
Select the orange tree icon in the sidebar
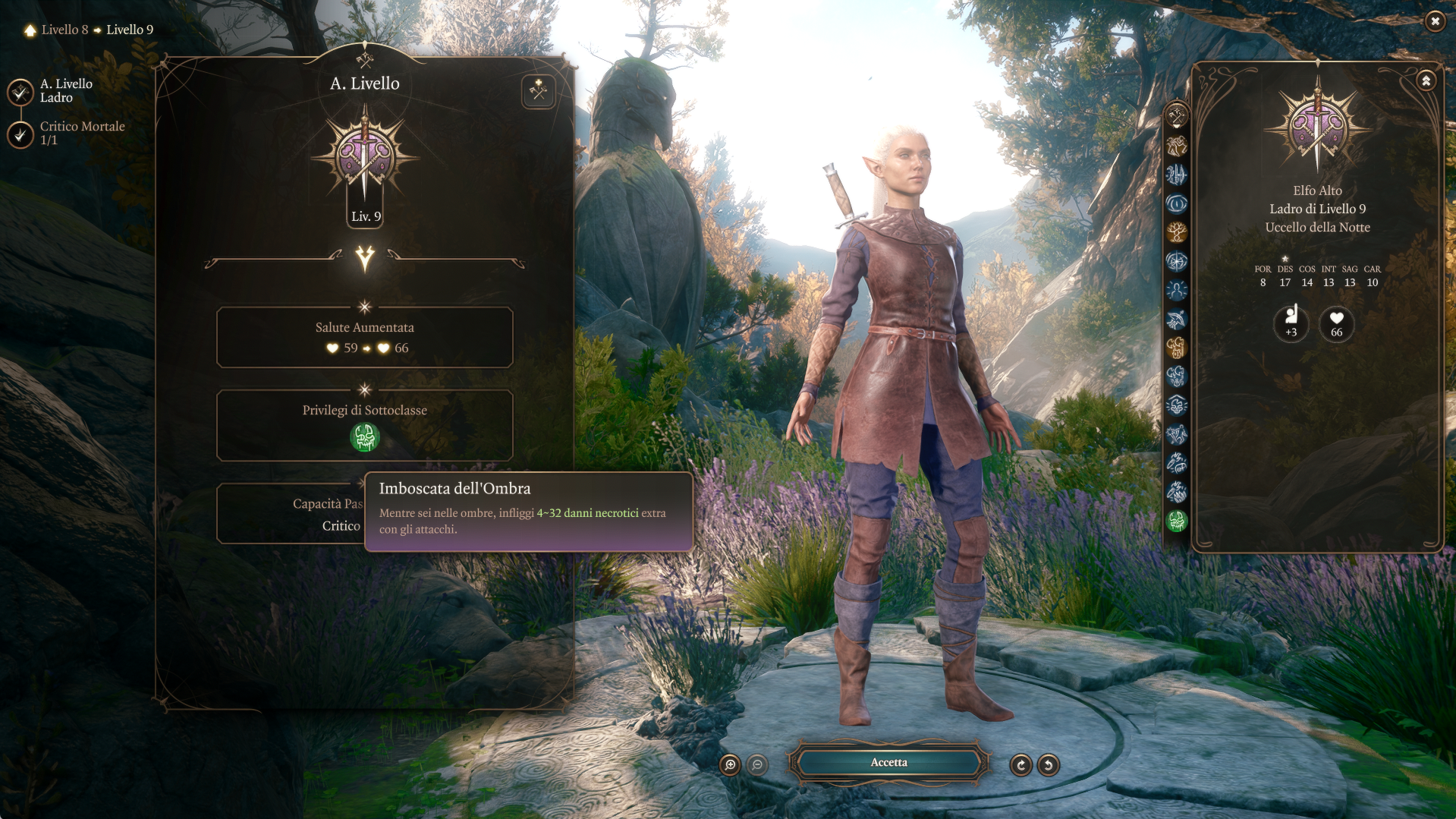(x=1176, y=232)
